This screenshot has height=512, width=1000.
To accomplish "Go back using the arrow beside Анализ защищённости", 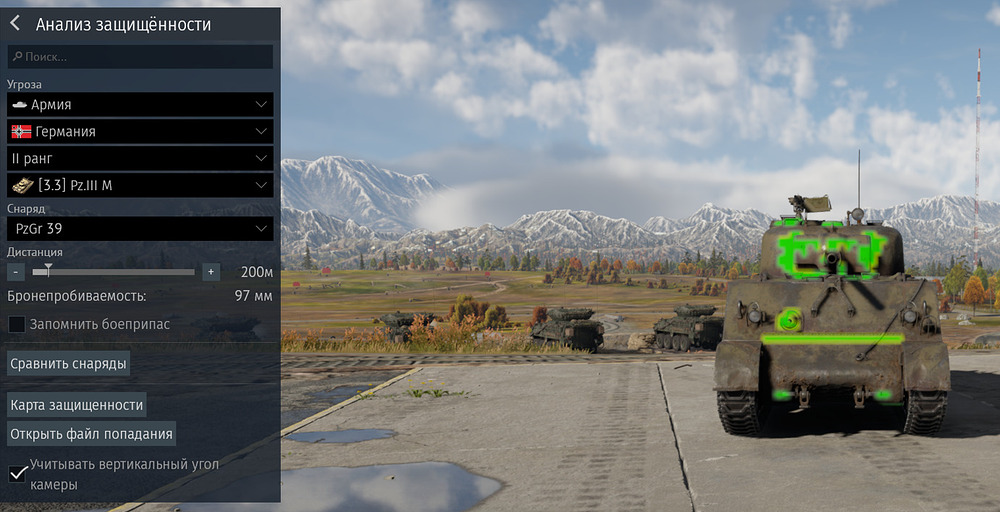I will 16,24.
